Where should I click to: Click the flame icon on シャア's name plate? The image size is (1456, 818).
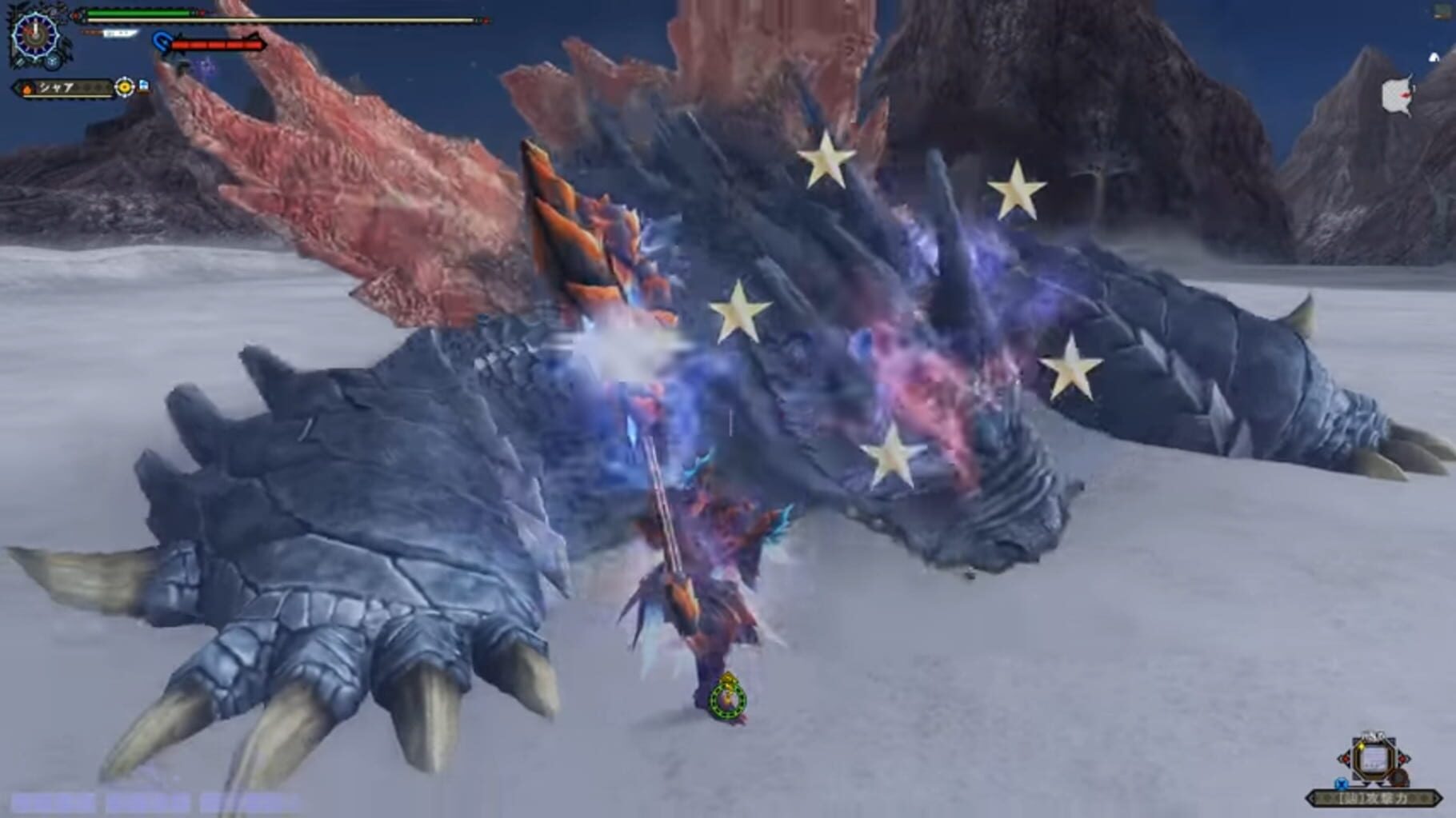tap(26, 90)
